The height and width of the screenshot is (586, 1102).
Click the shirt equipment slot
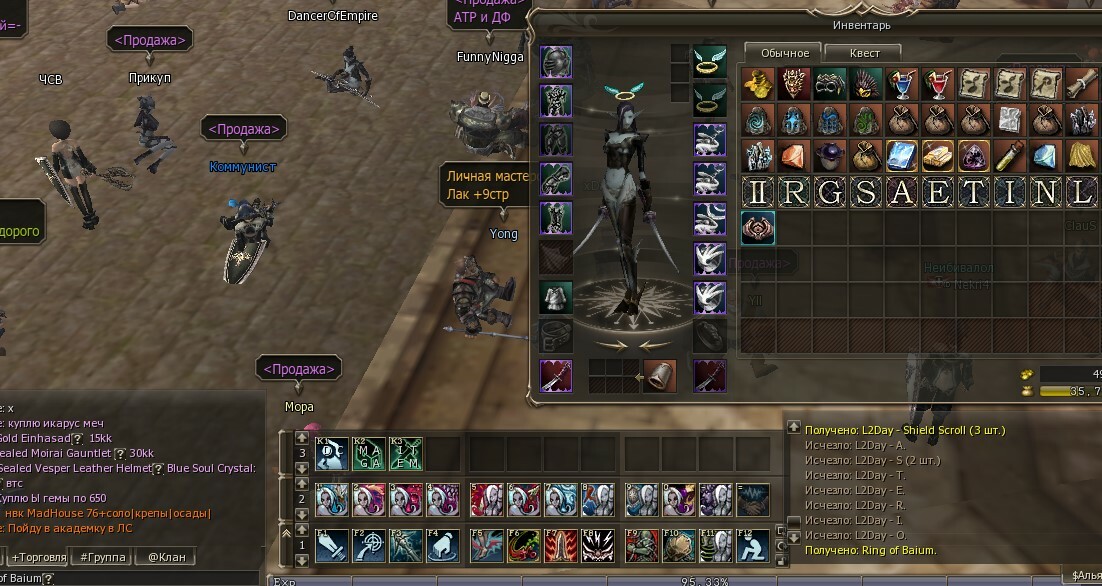coord(555,296)
